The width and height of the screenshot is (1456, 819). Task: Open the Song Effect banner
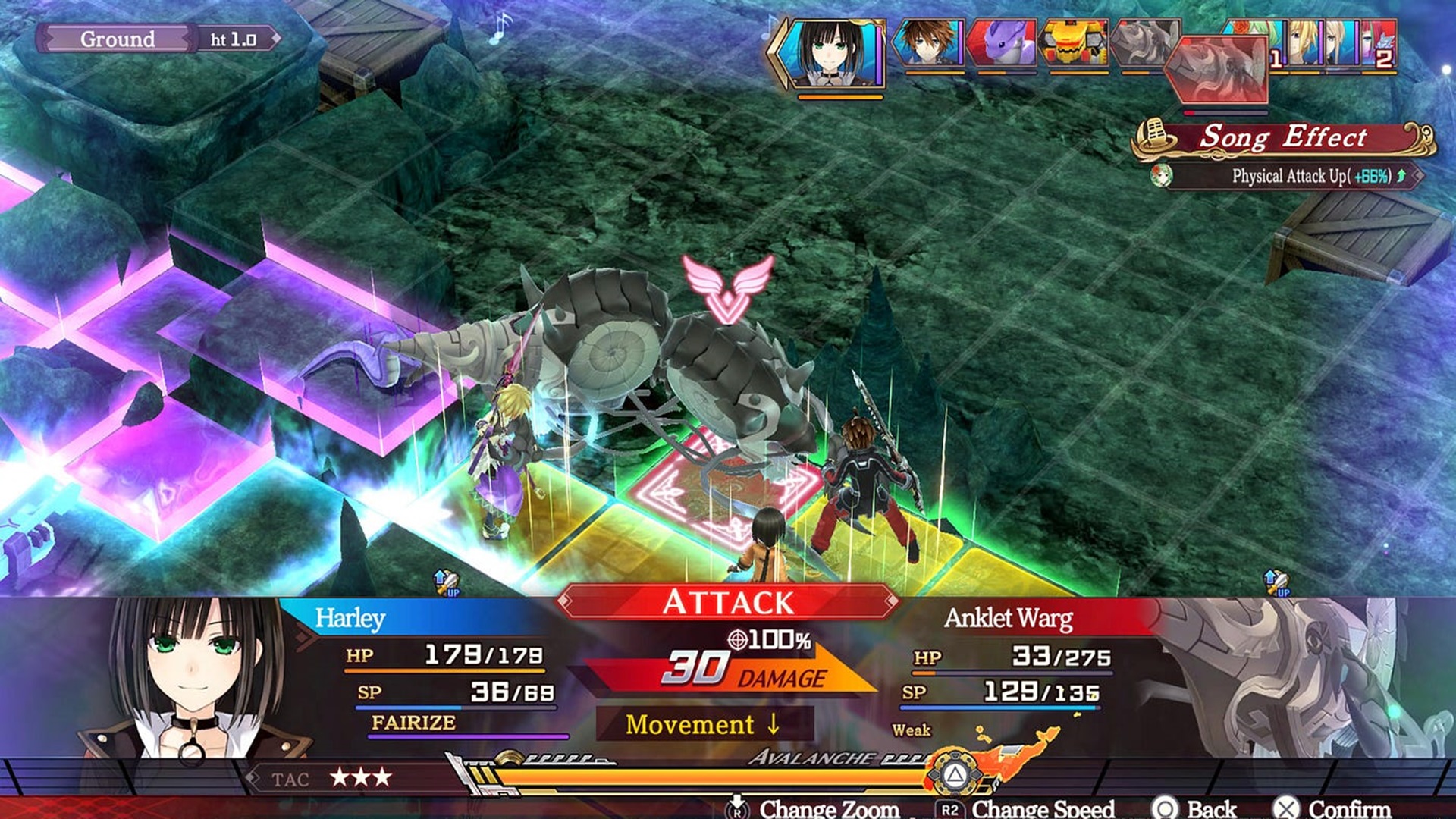[1283, 138]
